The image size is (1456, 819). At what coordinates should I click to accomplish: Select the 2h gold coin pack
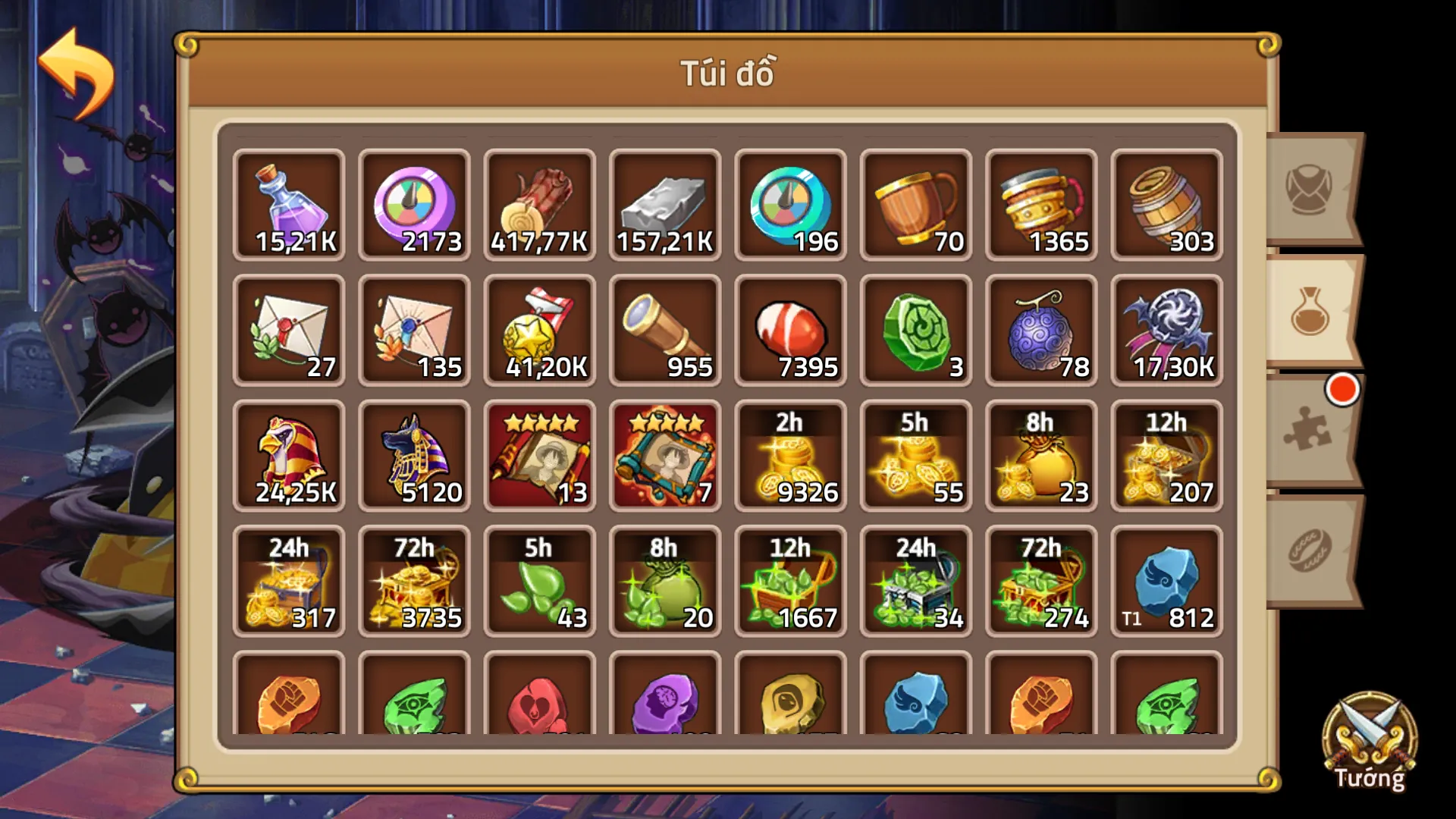coord(790,455)
